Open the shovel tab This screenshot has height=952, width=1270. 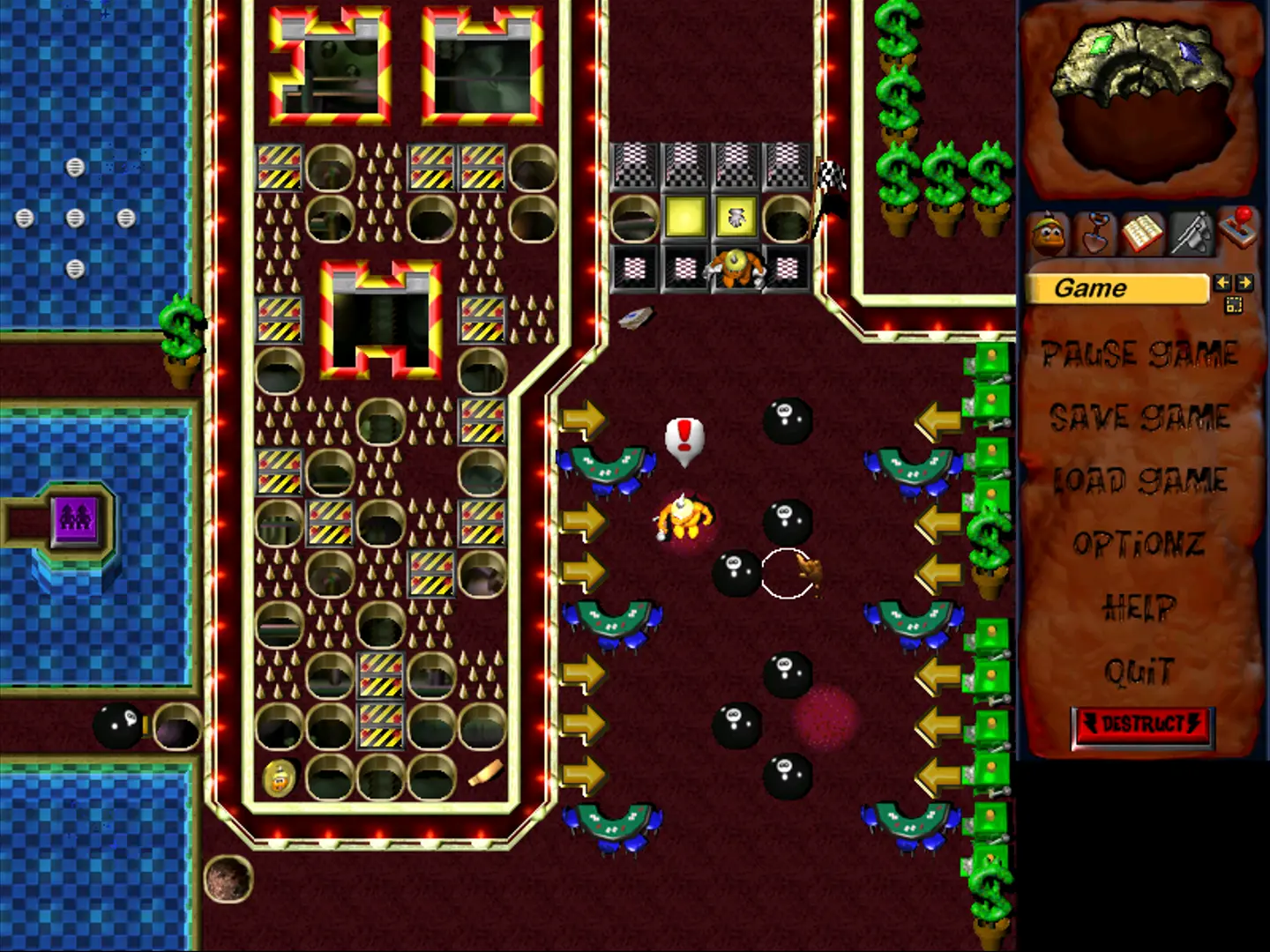pyautogui.click(x=1095, y=234)
